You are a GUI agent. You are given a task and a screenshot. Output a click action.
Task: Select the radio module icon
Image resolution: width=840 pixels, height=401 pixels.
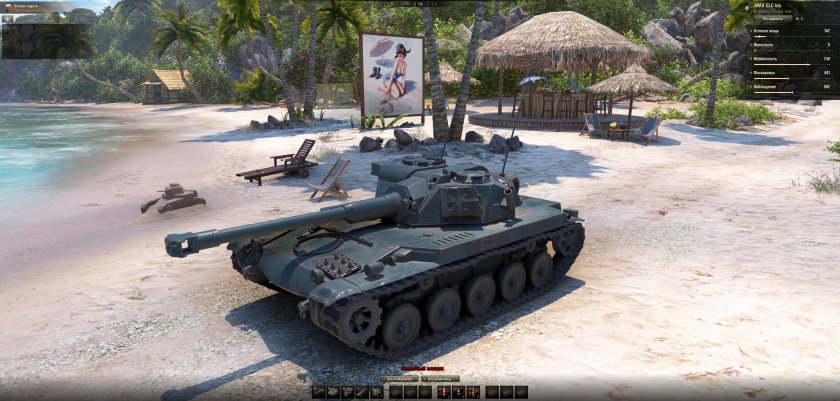click(x=375, y=391)
